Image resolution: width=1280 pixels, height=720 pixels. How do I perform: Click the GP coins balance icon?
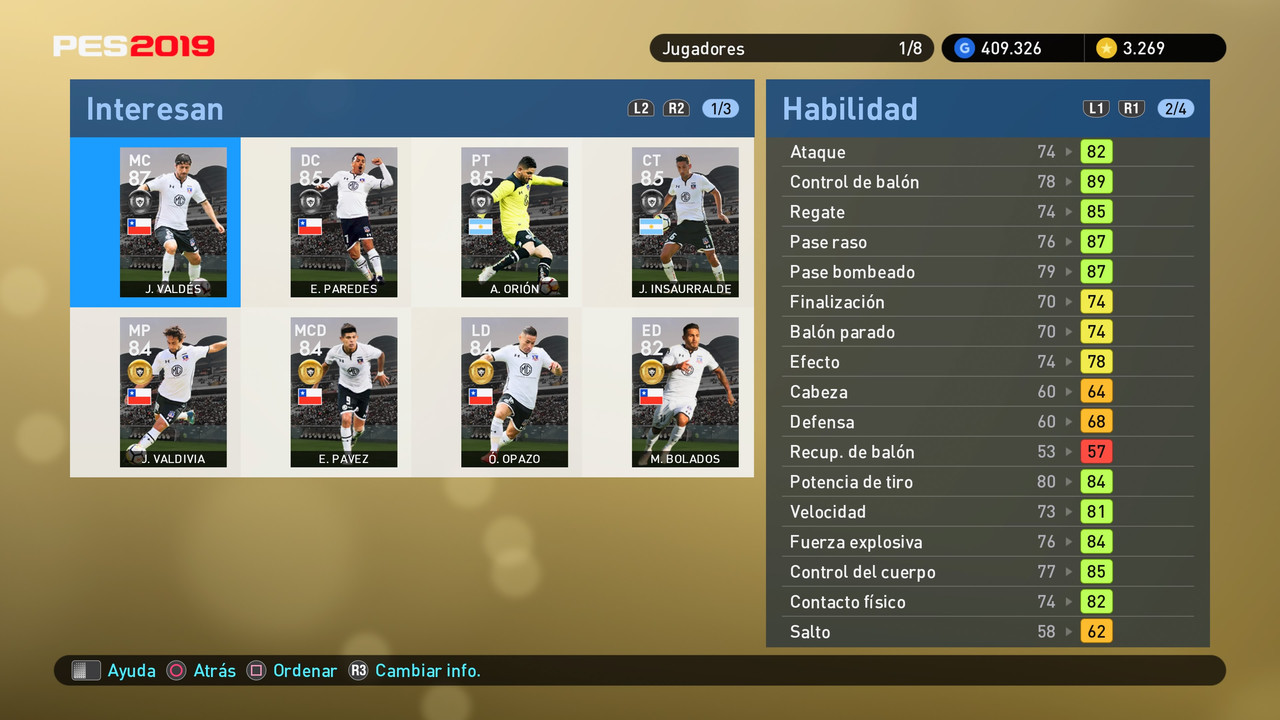click(963, 47)
